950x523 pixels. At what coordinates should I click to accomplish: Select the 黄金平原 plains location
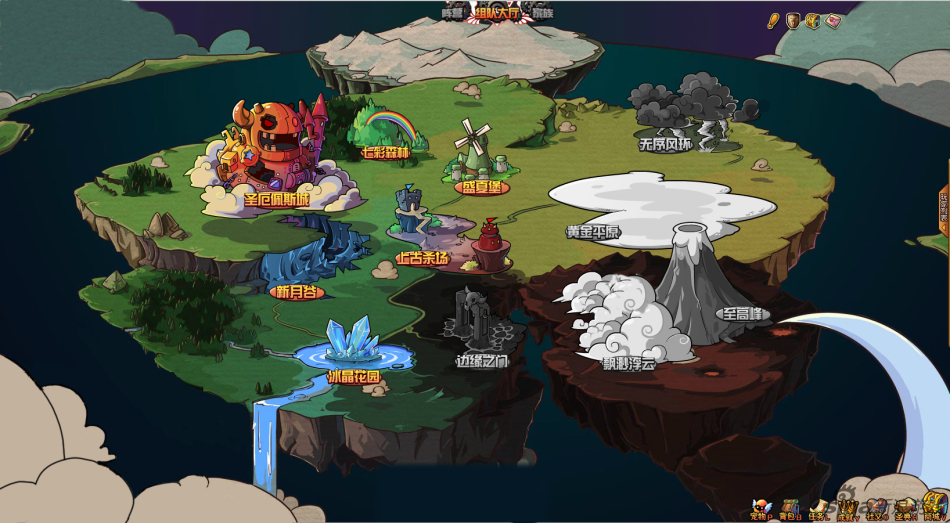pyautogui.click(x=593, y=232)
